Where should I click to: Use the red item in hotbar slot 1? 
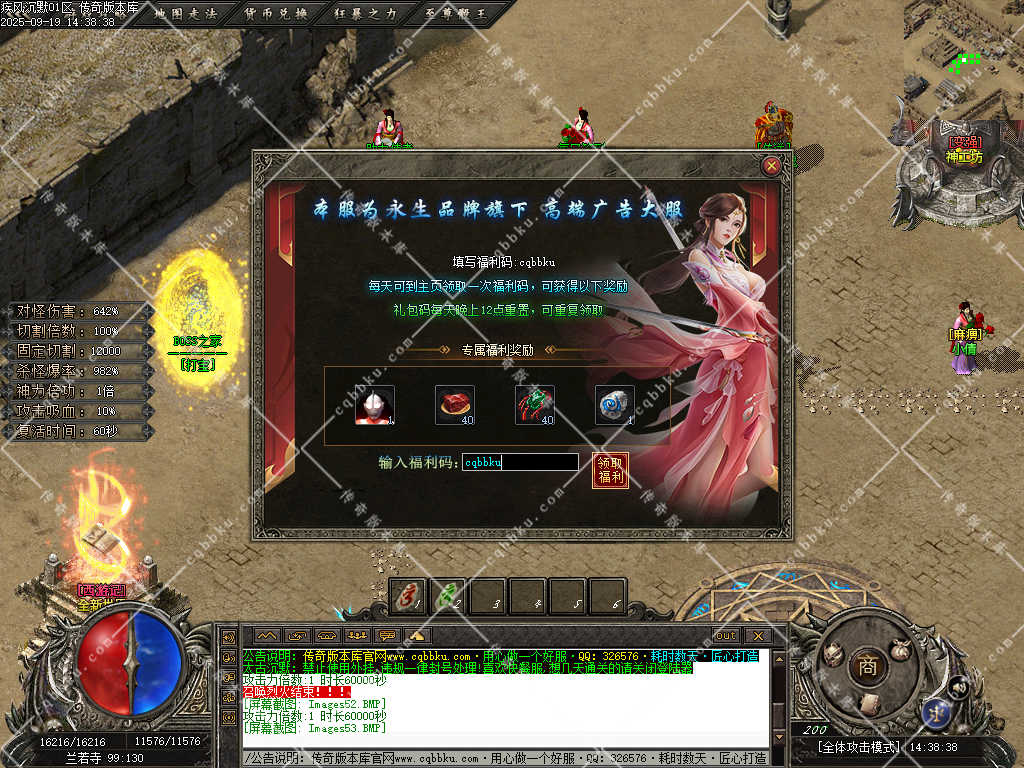408,597
